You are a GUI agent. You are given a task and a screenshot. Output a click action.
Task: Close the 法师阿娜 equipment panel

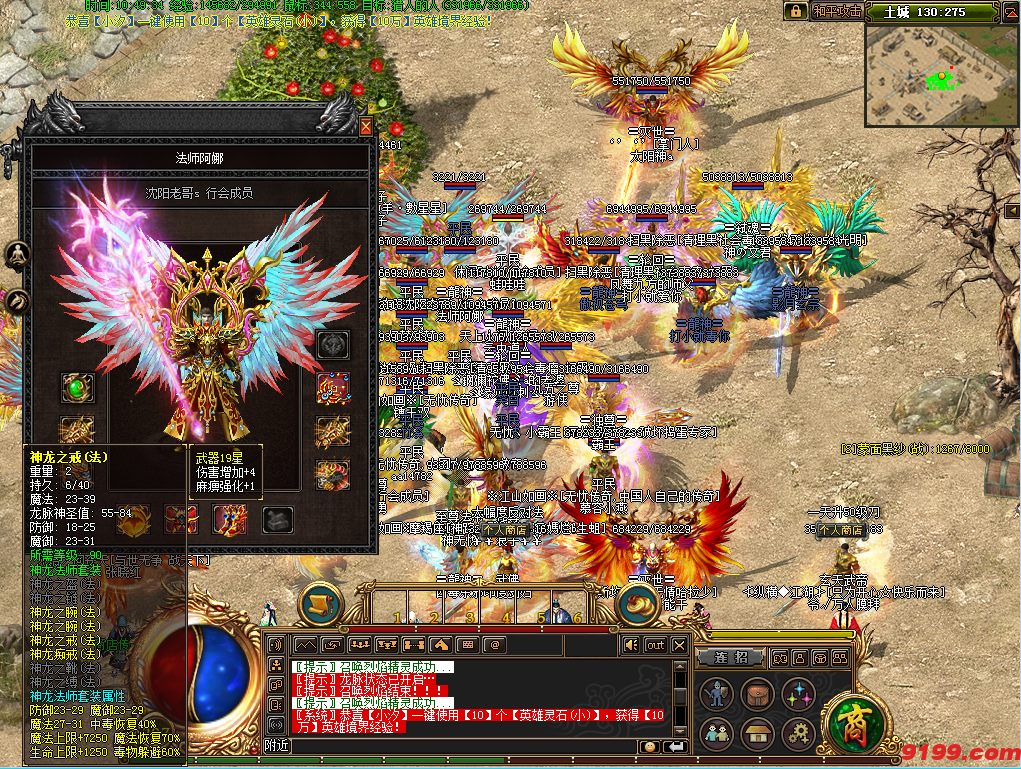[366, 127]
